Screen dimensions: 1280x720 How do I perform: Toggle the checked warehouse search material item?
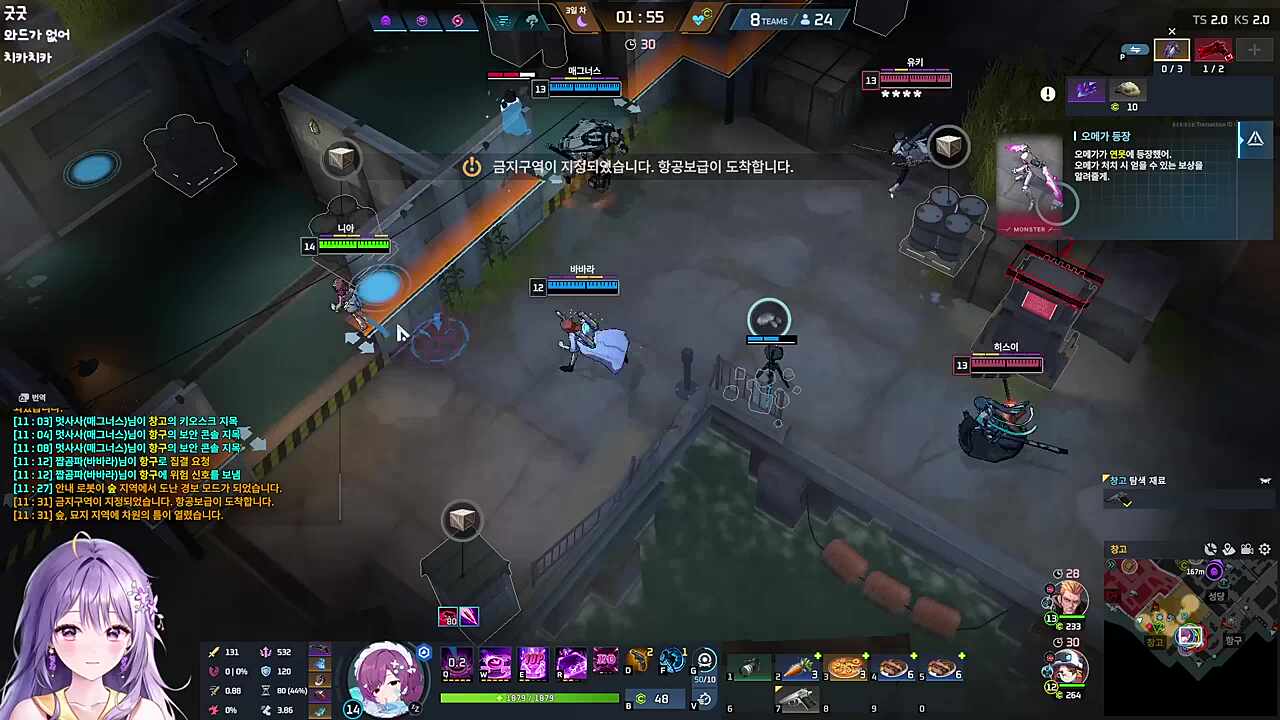pos(1120,499)
